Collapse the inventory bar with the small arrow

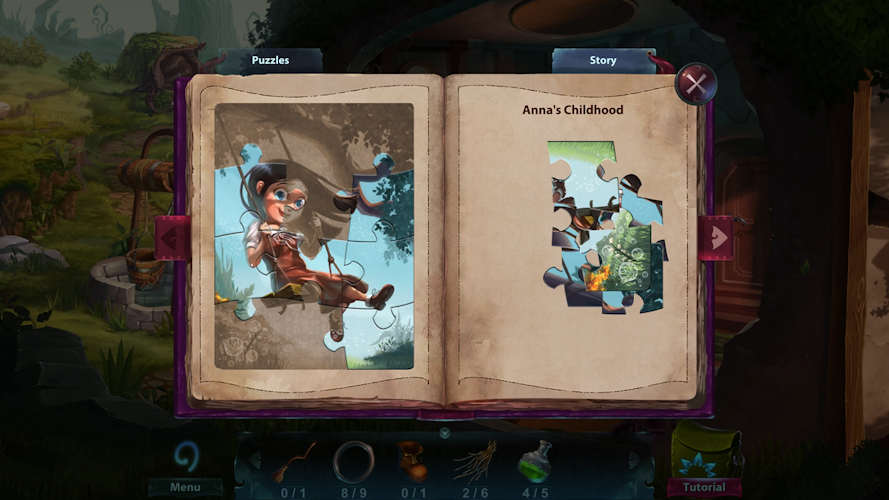pos(444,433)
